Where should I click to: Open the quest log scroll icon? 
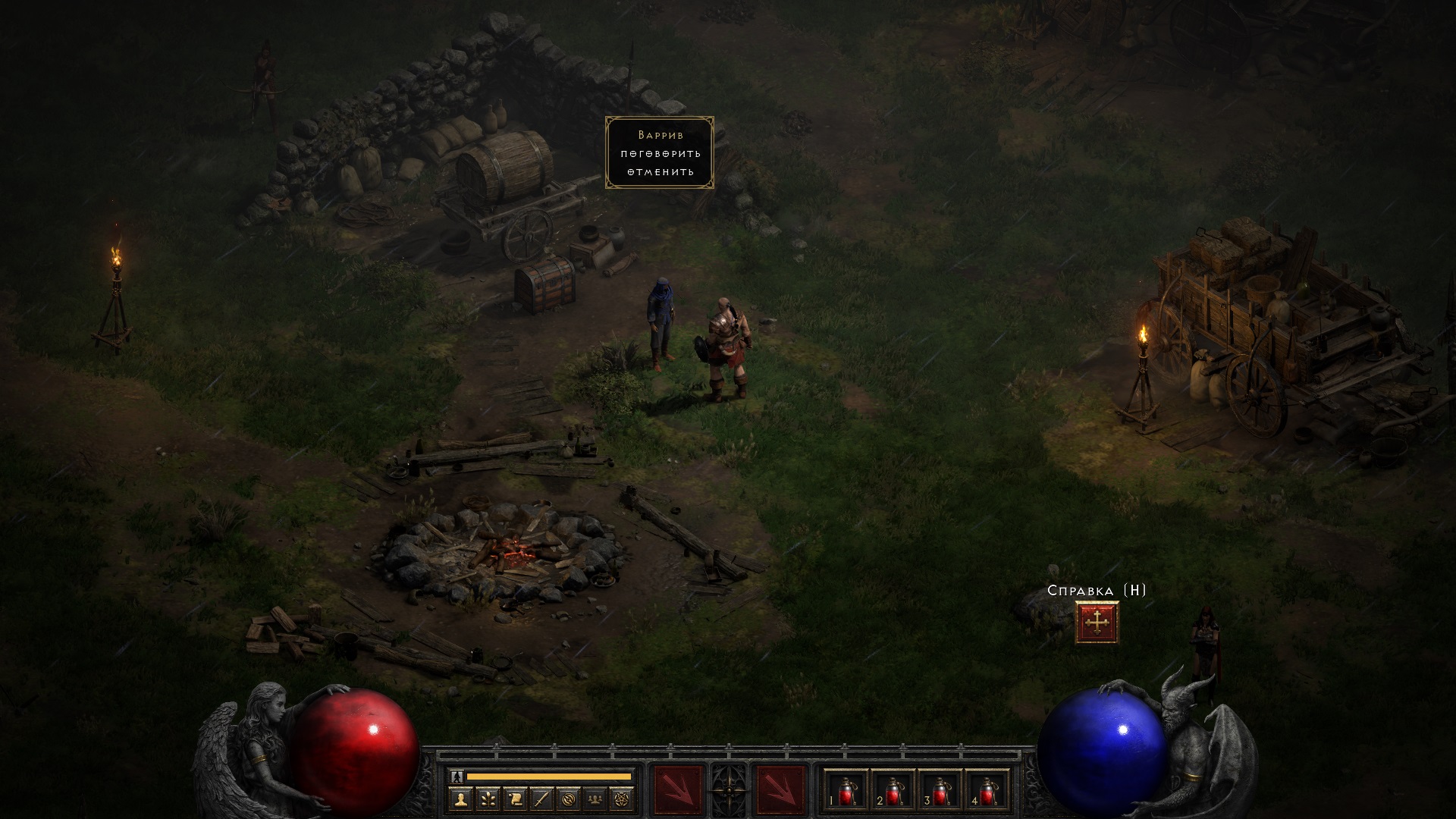tap(515, 799)
